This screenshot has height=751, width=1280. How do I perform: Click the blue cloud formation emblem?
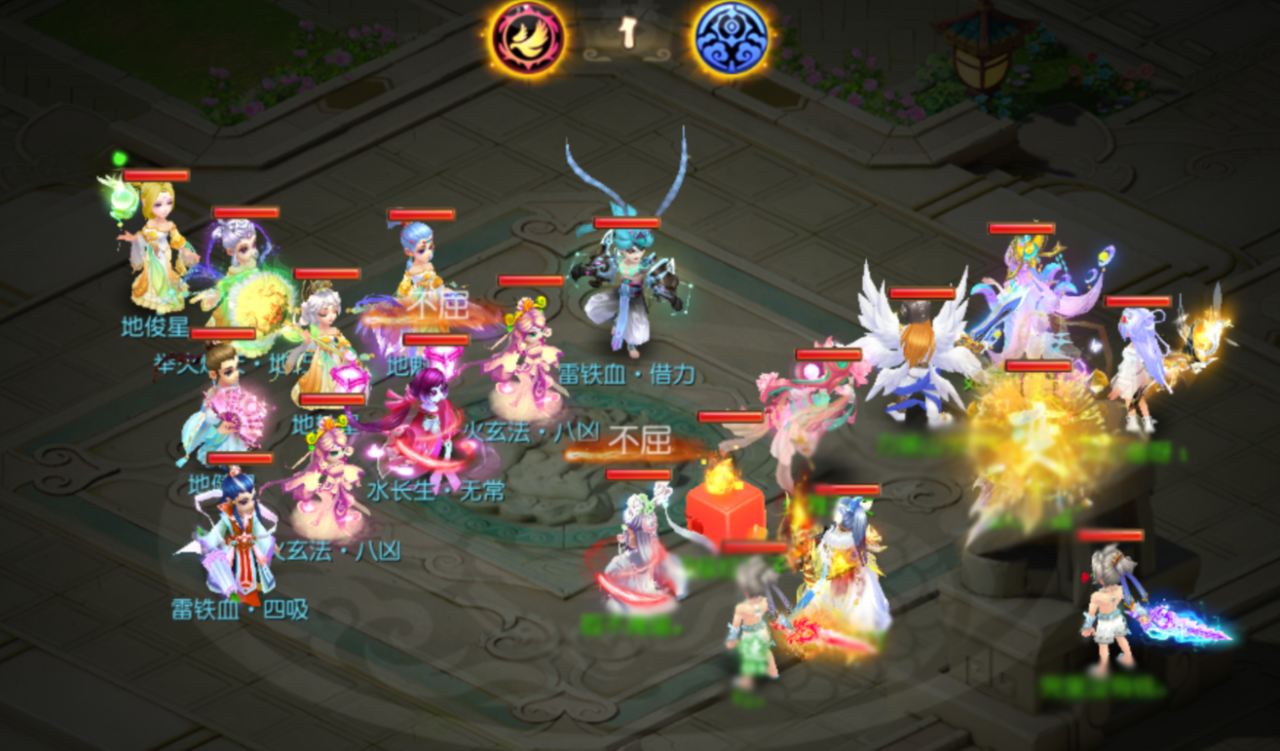pos(732,38)
